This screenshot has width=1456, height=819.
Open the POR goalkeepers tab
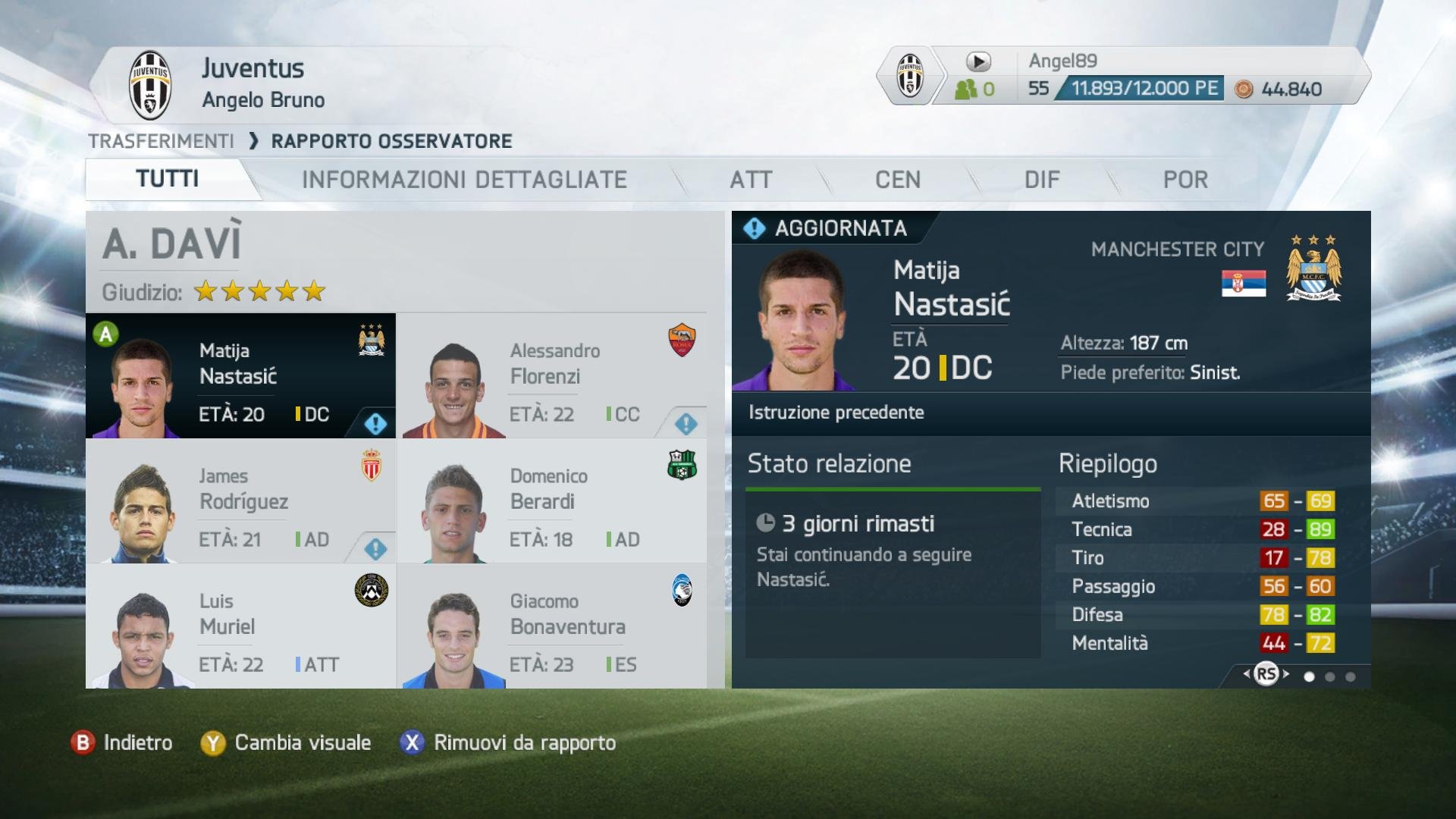[x=1185, y=180]
